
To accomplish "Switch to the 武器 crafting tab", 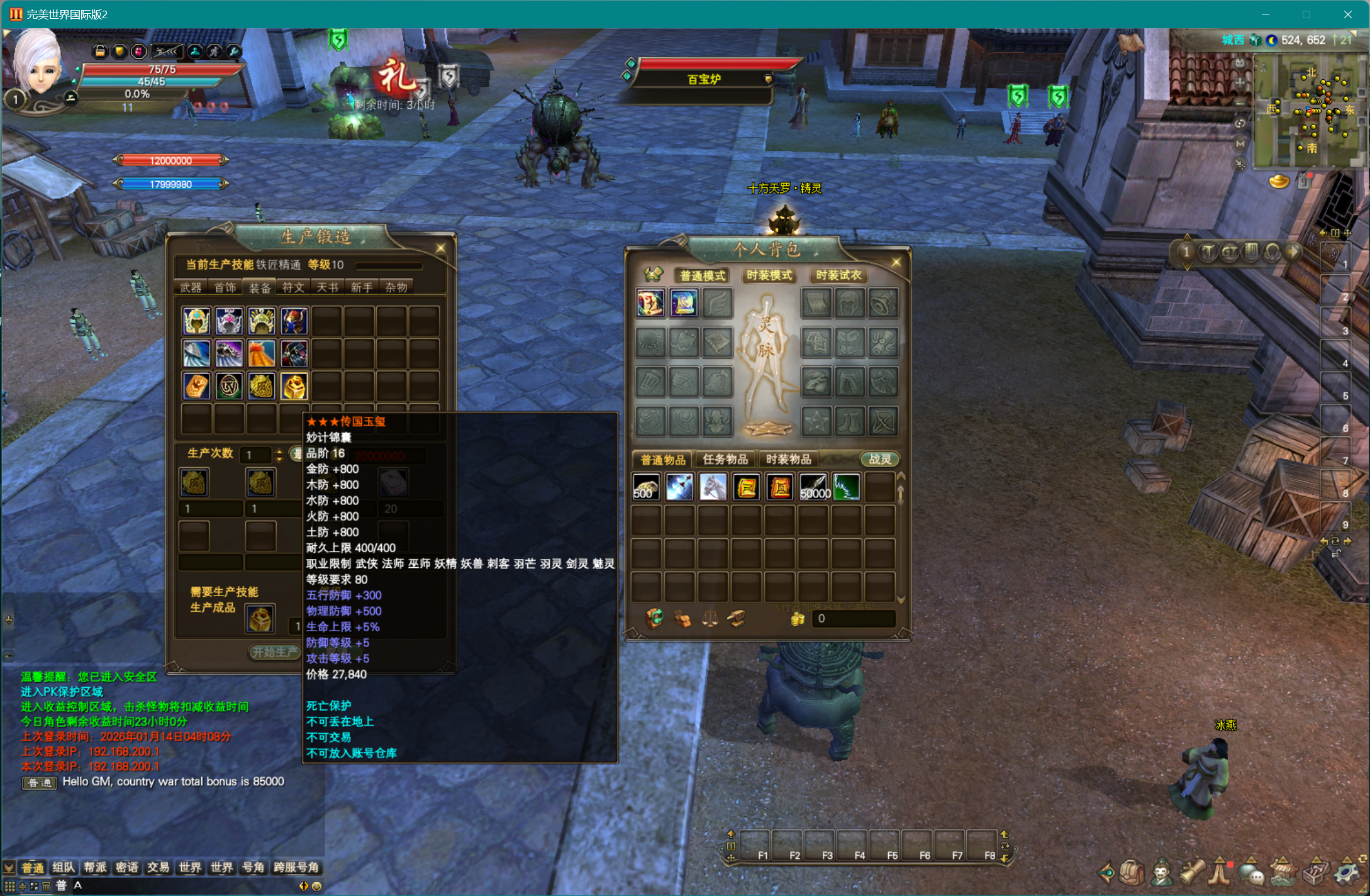I will coord(191,287).
